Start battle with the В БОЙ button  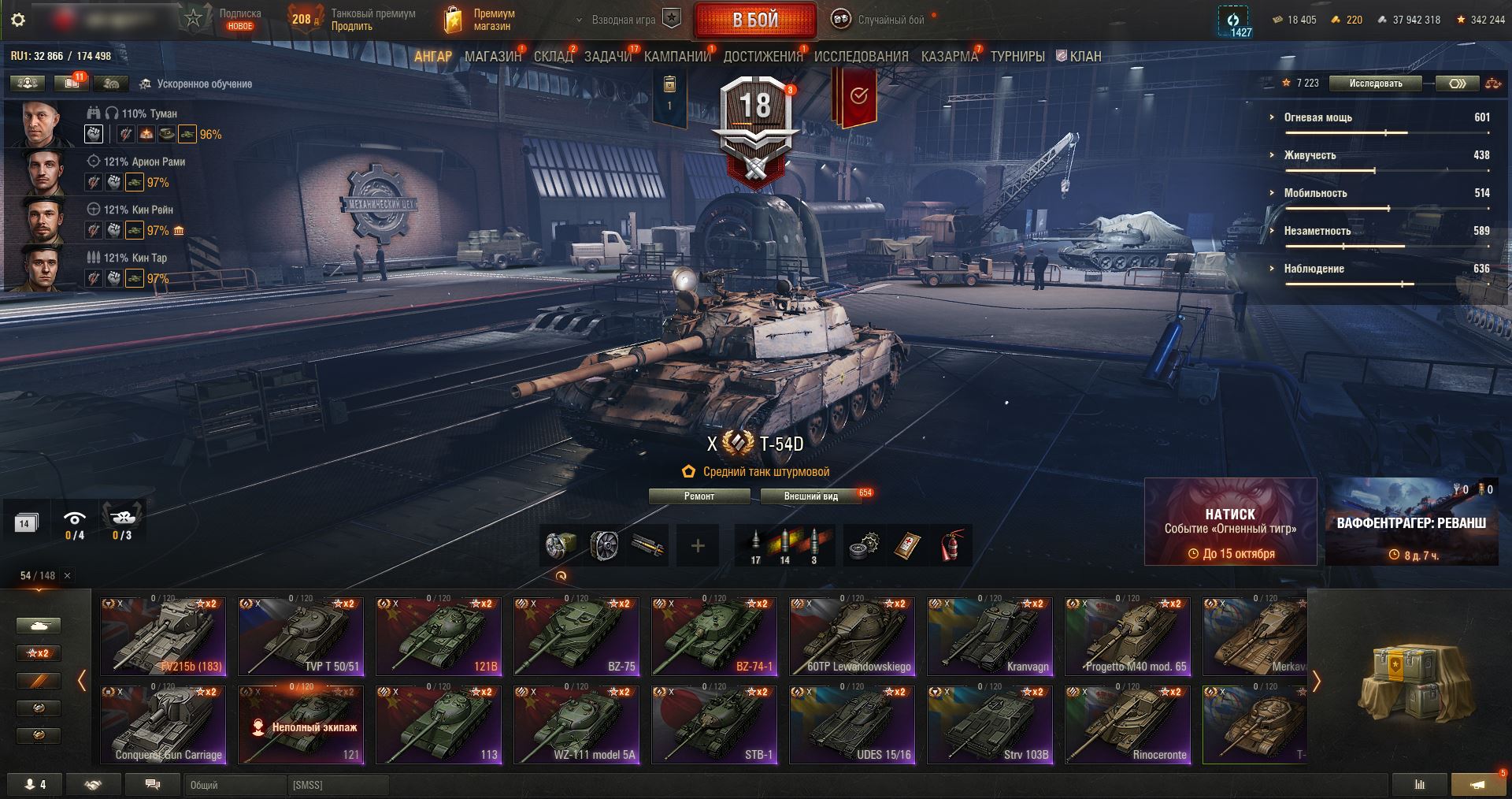point(754,20)
